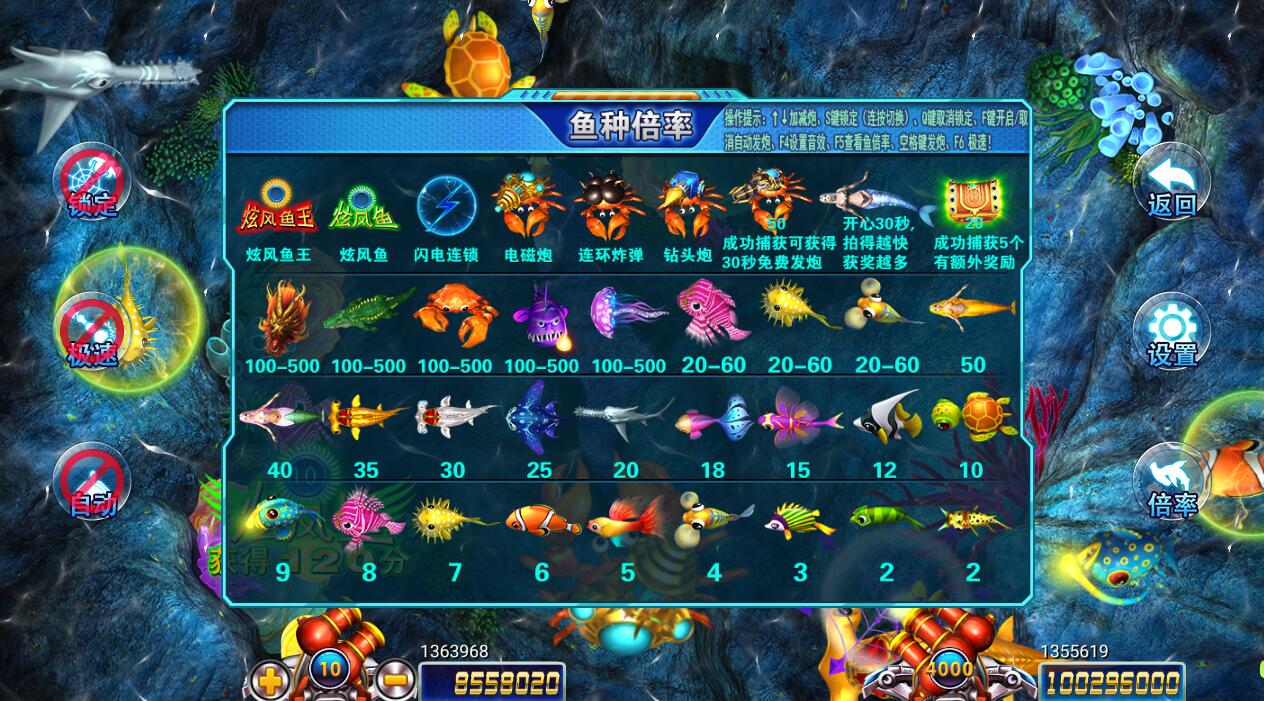Toggle the 倍率 fish multiplier chart
This screenshot has height=701, width=1264.
pyautogui.click(x=1171, y=482)
